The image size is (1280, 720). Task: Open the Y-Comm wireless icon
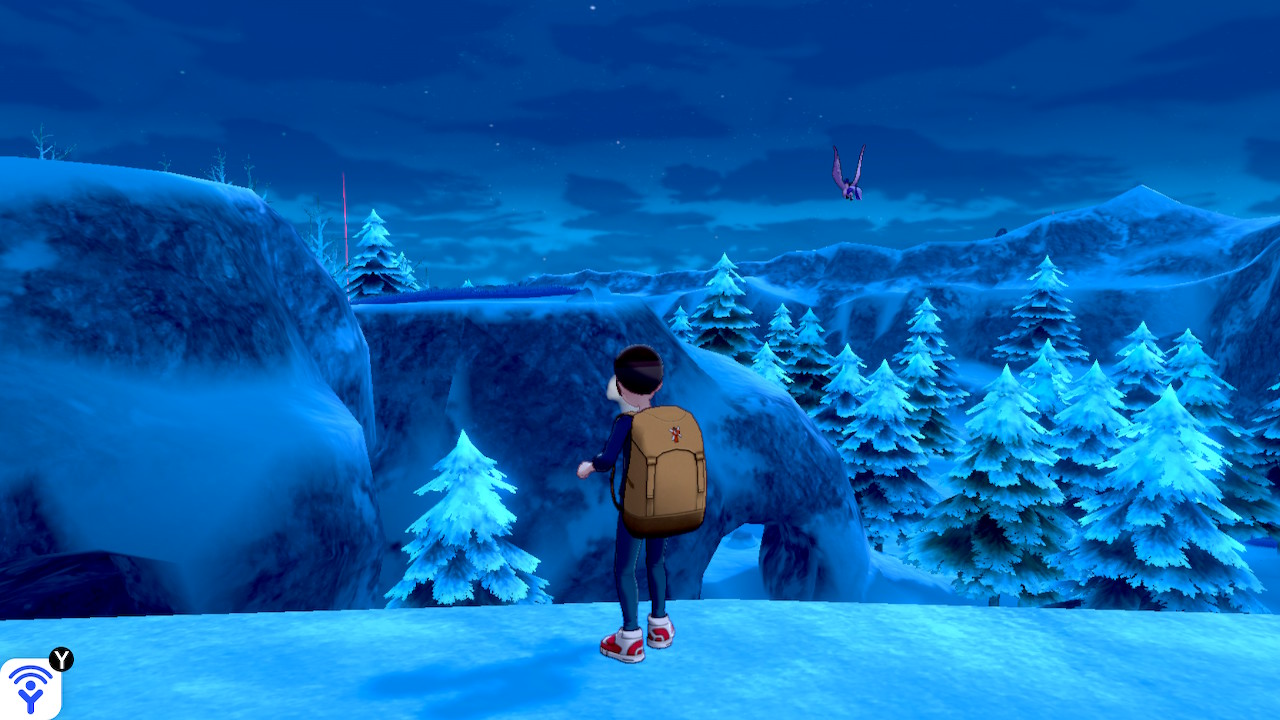point(30,688)
